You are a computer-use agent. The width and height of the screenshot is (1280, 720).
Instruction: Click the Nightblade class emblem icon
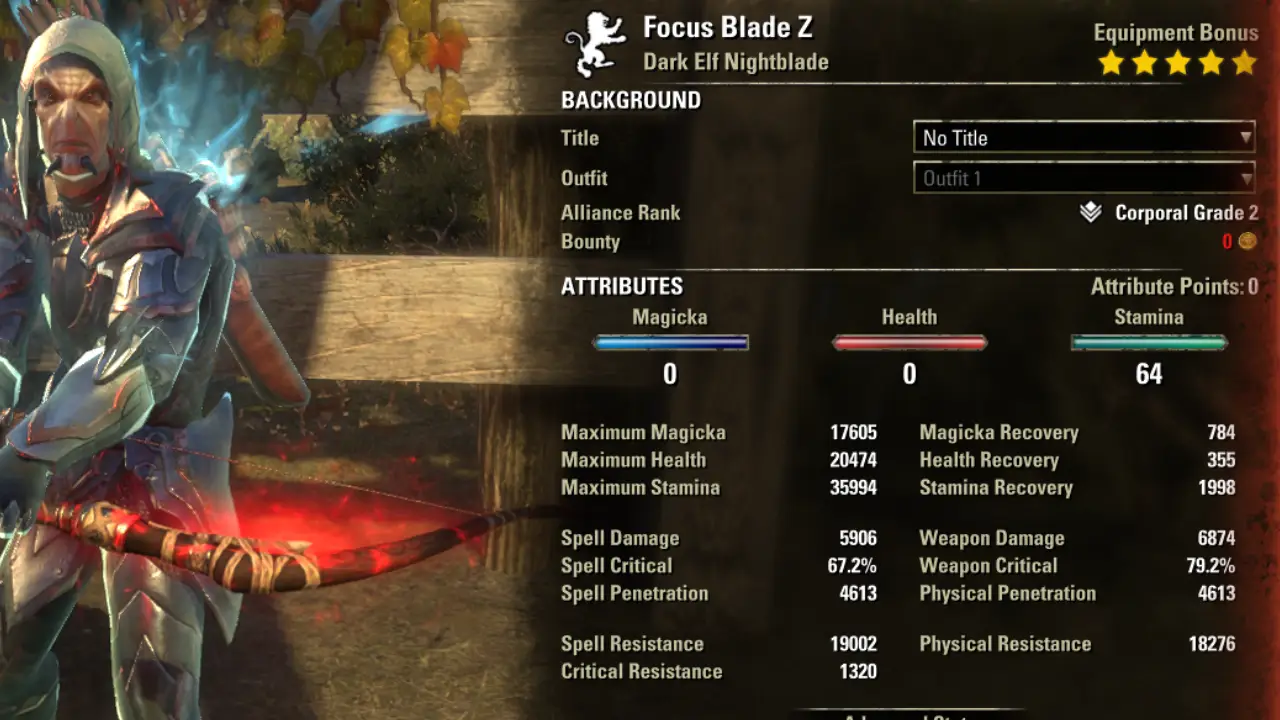point(593,42)
